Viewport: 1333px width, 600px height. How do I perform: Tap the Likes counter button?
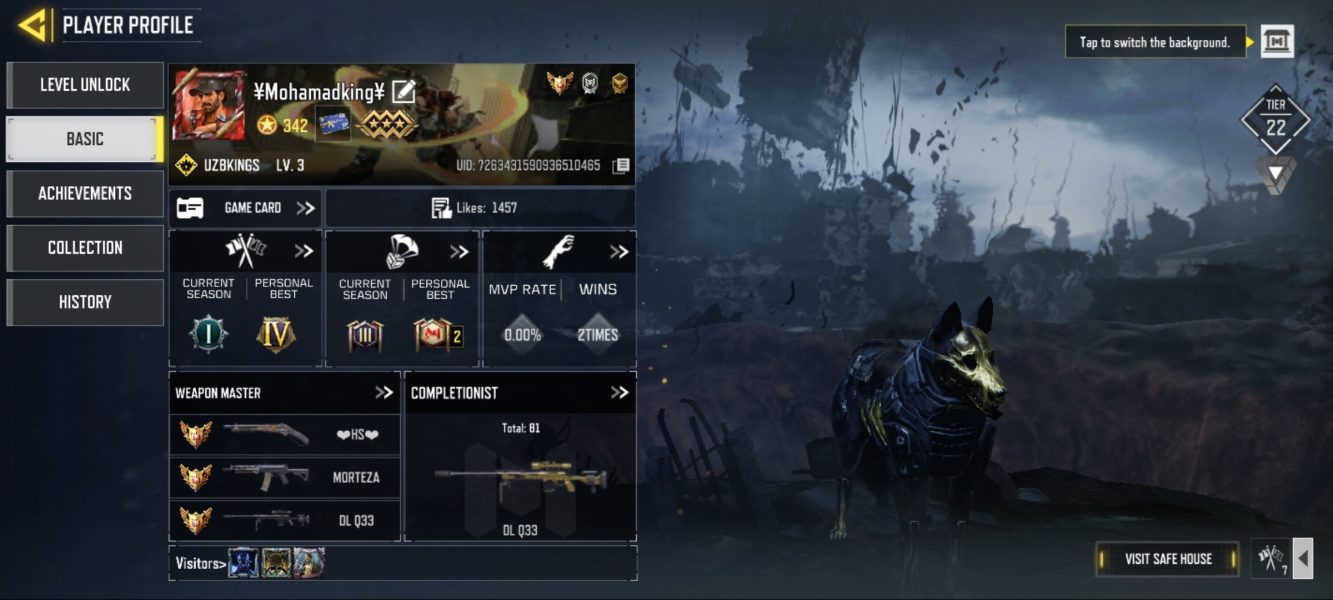coord(480,208)
